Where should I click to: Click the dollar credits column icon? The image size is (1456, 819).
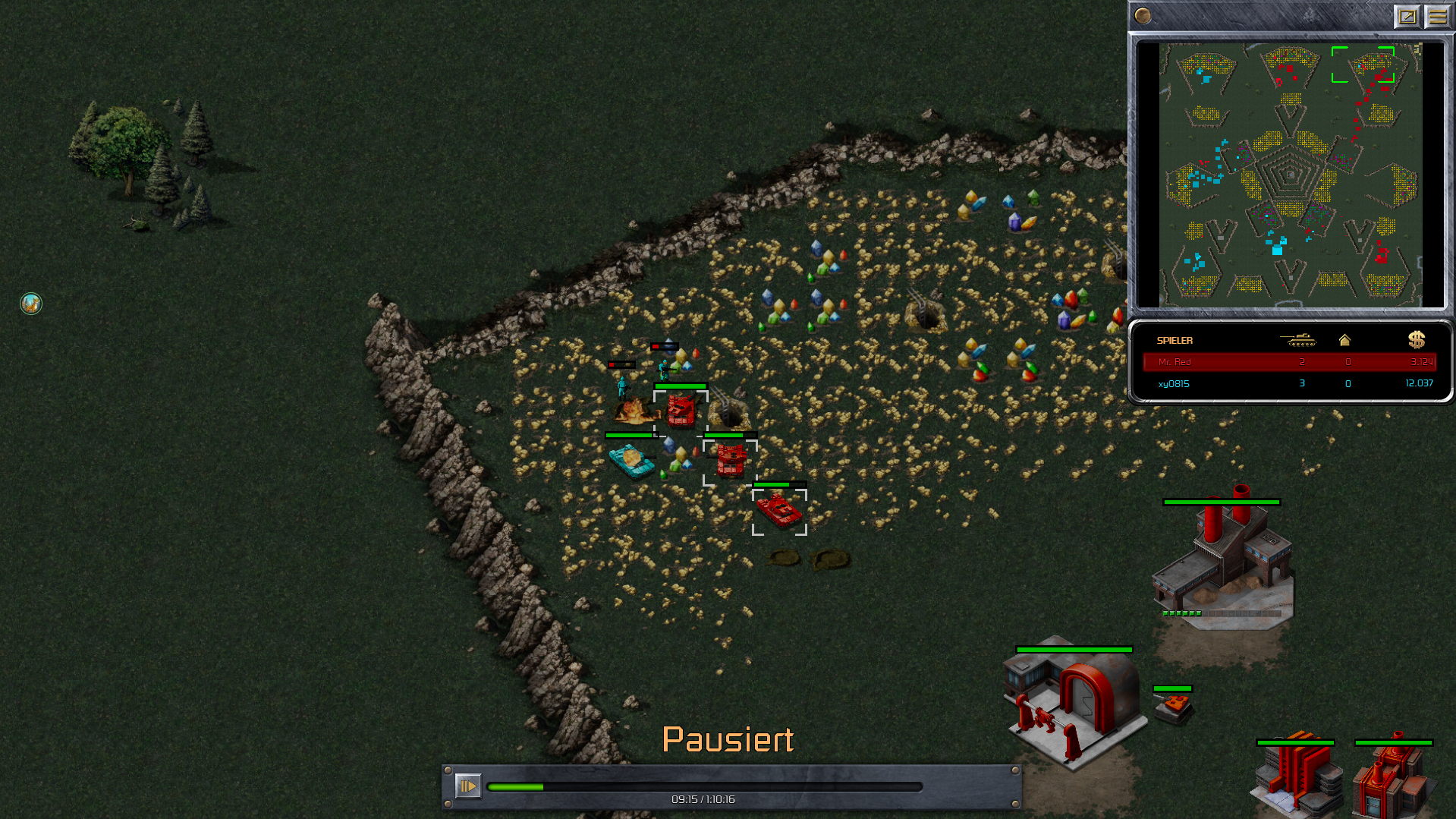[1416, 340]
